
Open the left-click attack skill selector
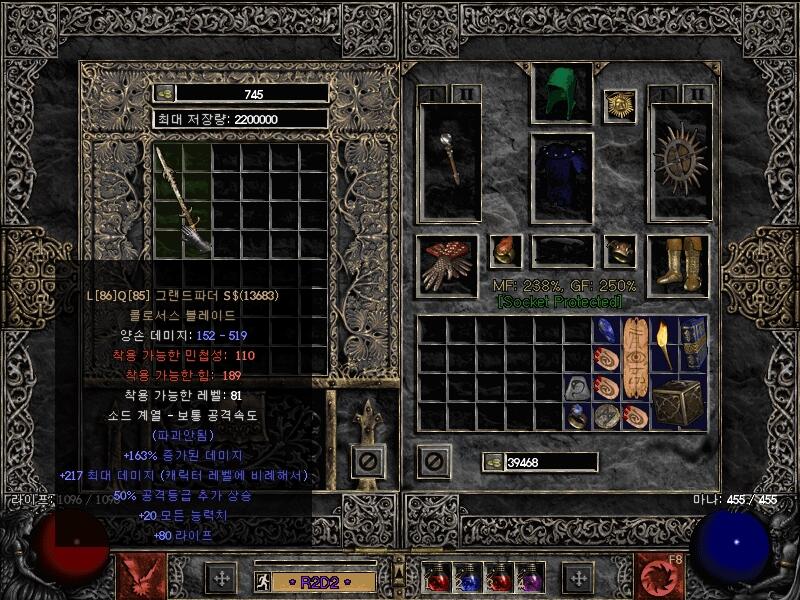pos(138,577)
